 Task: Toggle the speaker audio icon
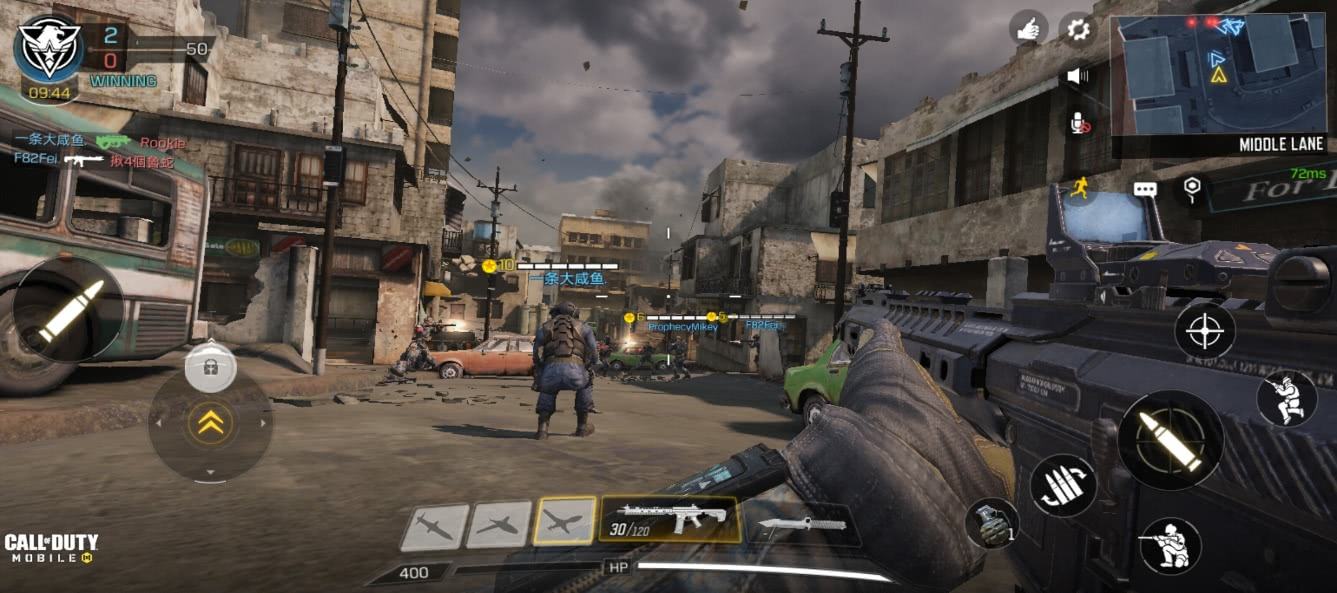tap(1077, 76)
